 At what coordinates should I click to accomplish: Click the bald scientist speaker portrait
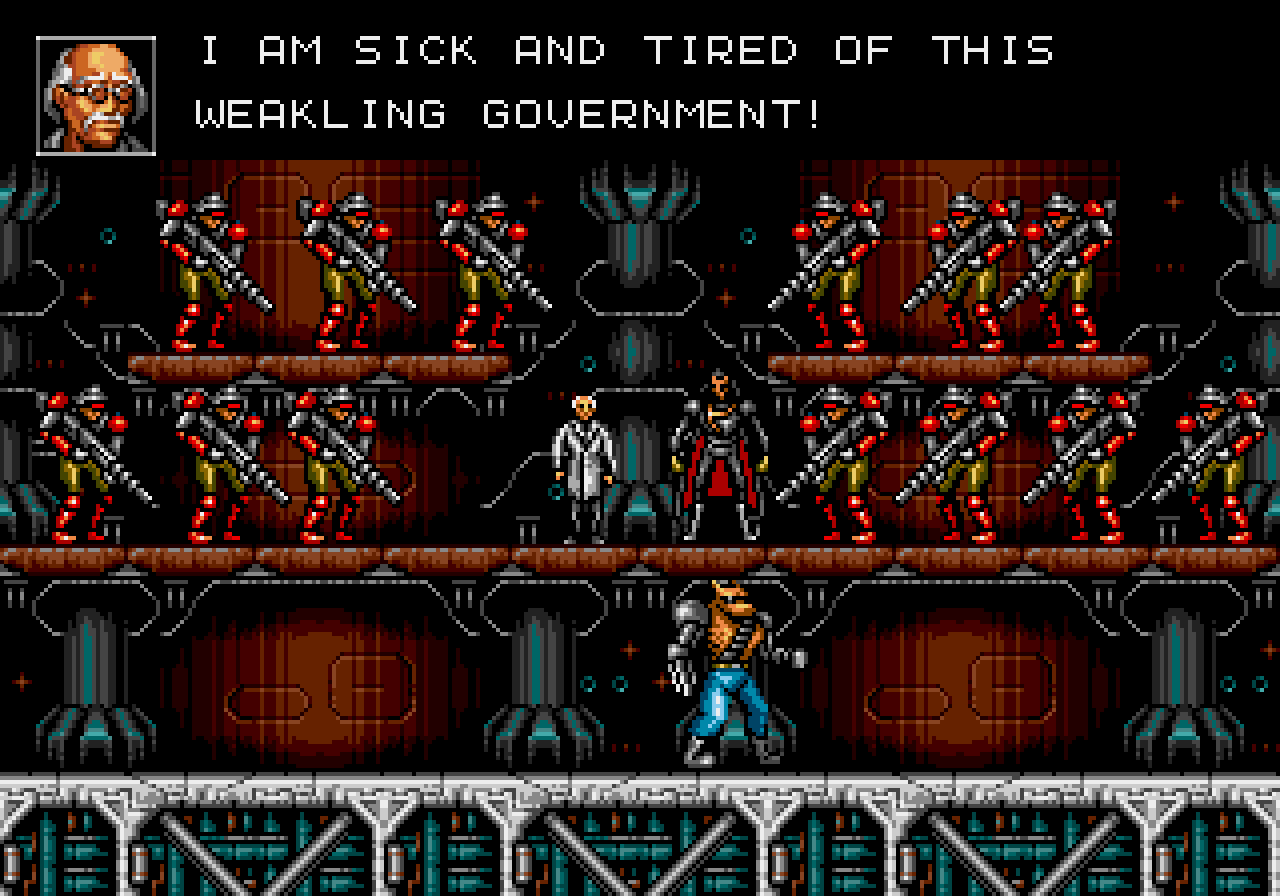pos(96,96)
